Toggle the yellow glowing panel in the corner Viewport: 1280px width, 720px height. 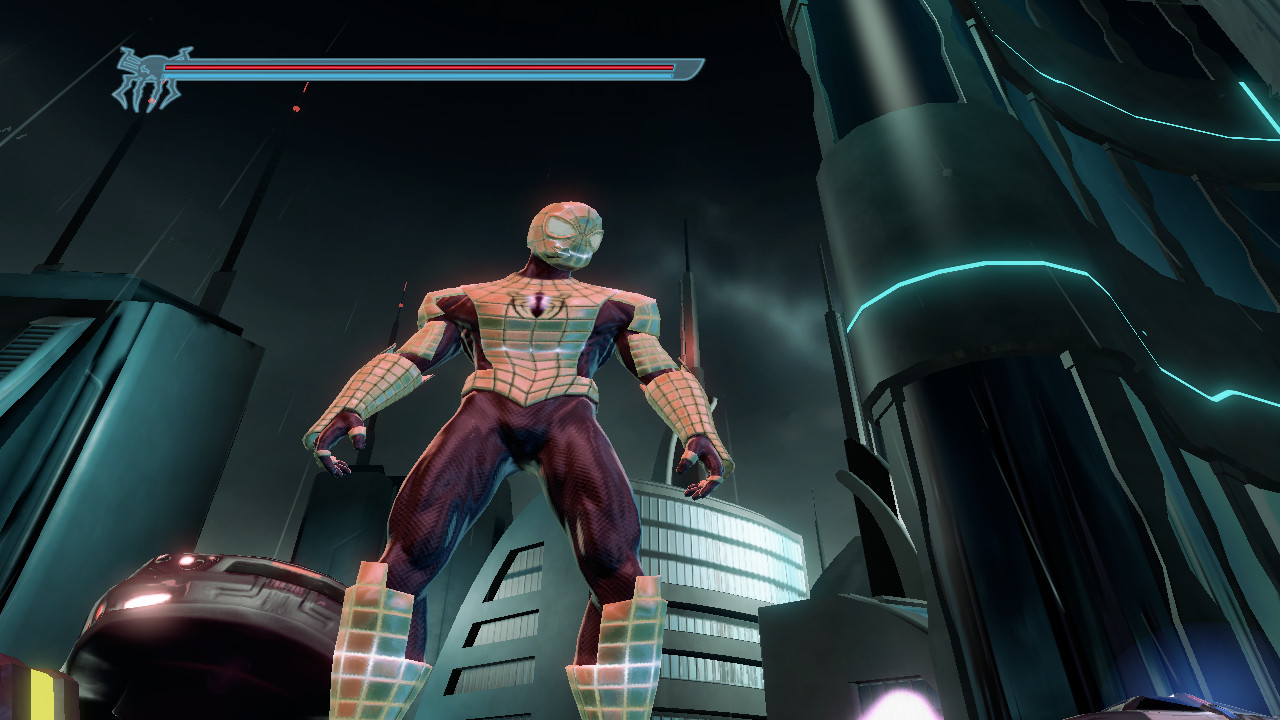[x=40, y=695]
